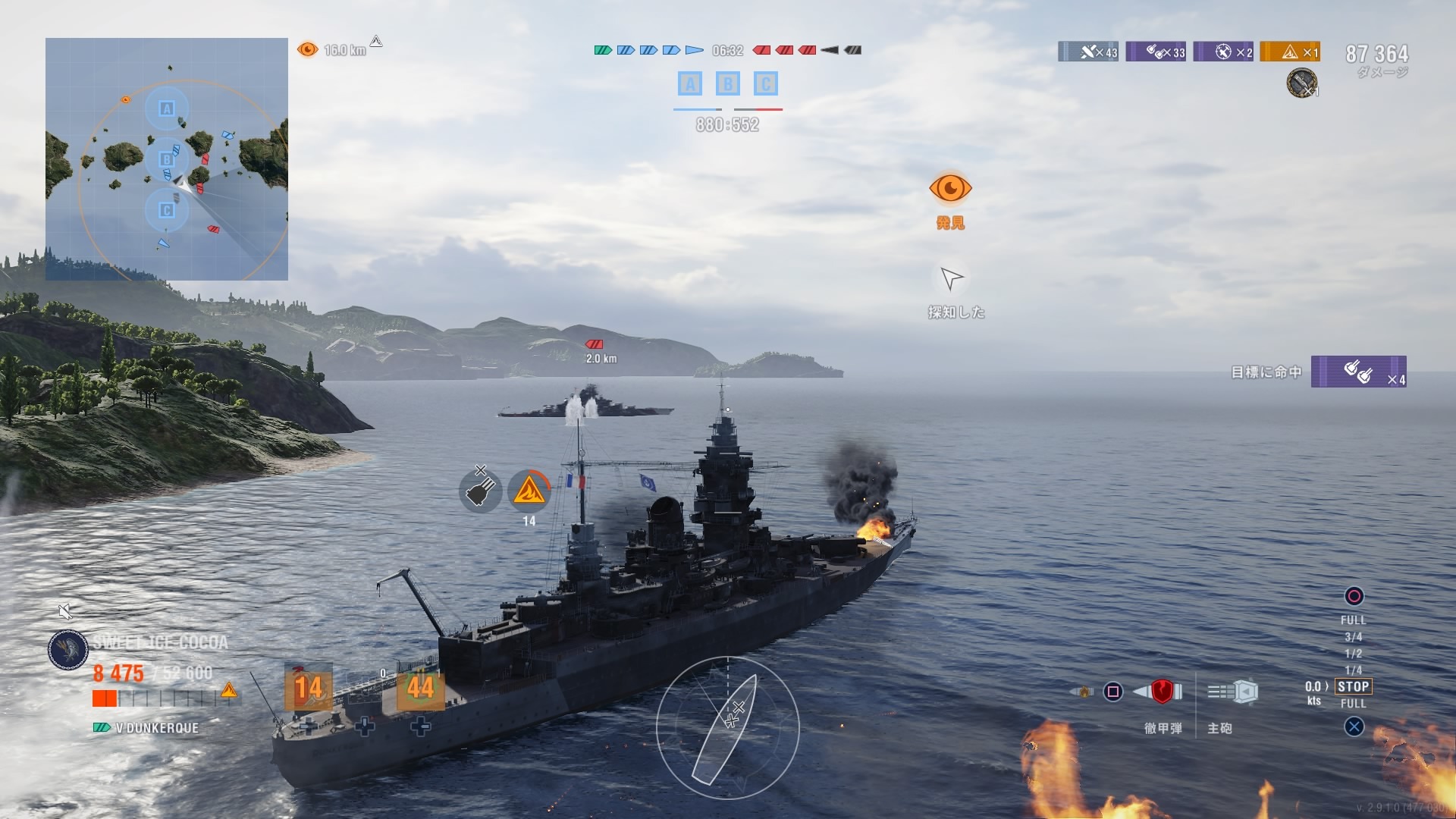Click the muted speaker icon
The height and width of the screenshot is (819, 1456).
pos(65,611)
